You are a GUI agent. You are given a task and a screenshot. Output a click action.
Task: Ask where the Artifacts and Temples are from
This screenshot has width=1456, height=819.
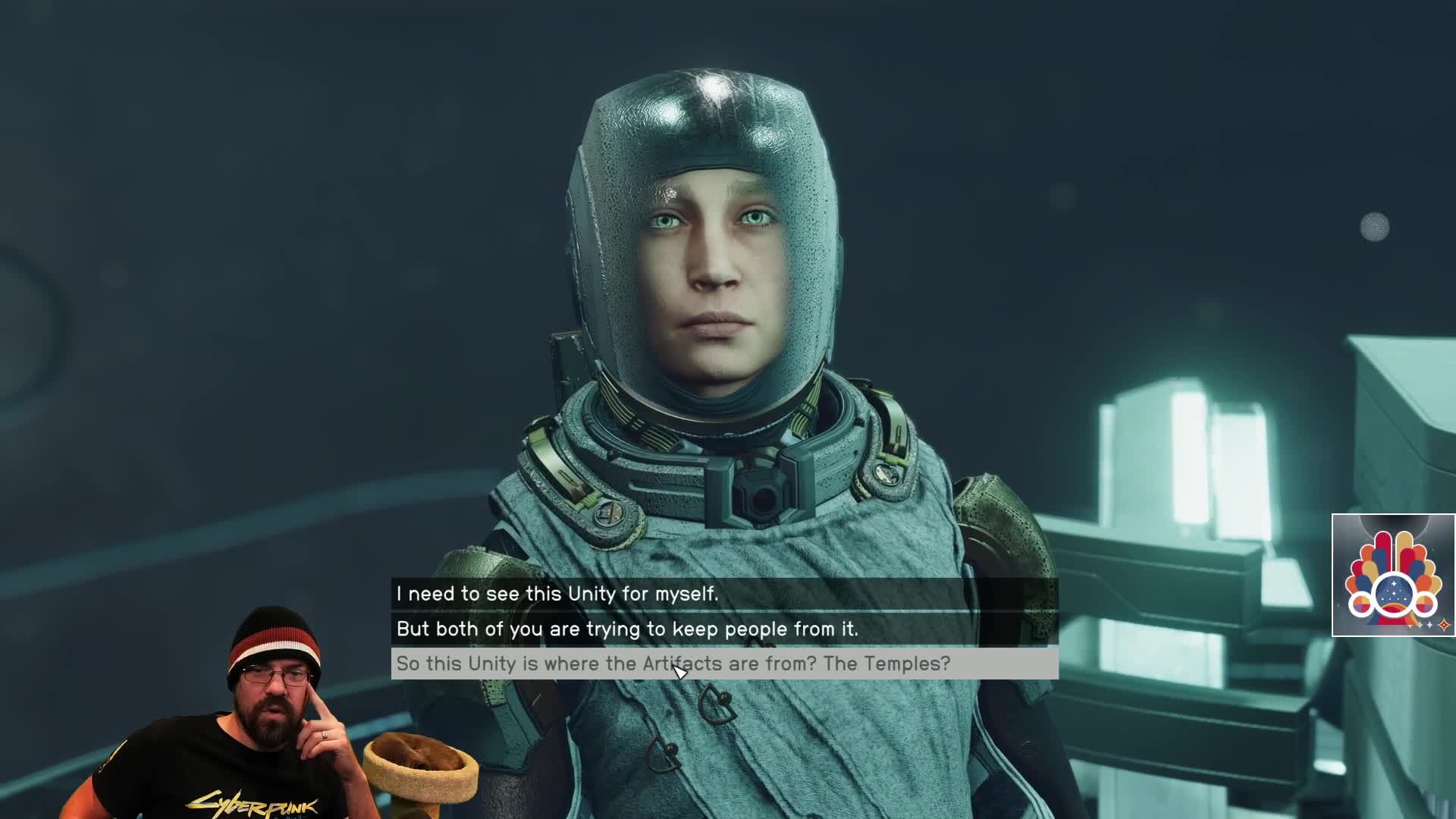673,664
